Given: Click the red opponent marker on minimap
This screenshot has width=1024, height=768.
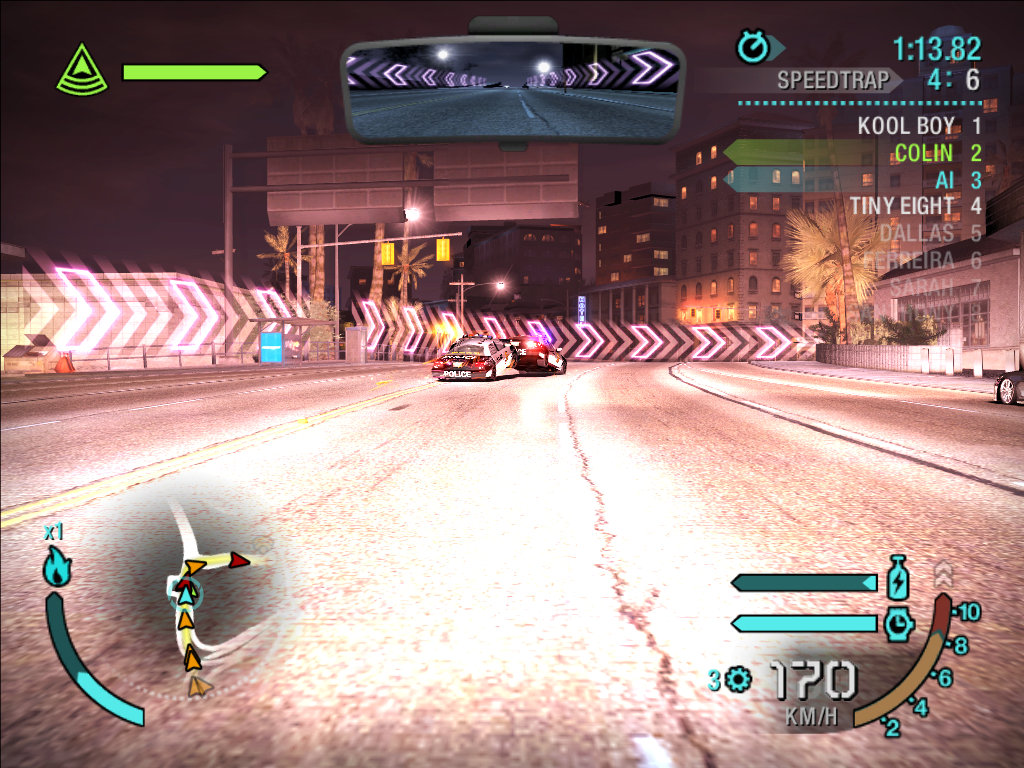Looking at the screenshot, I should click(238, 560).
